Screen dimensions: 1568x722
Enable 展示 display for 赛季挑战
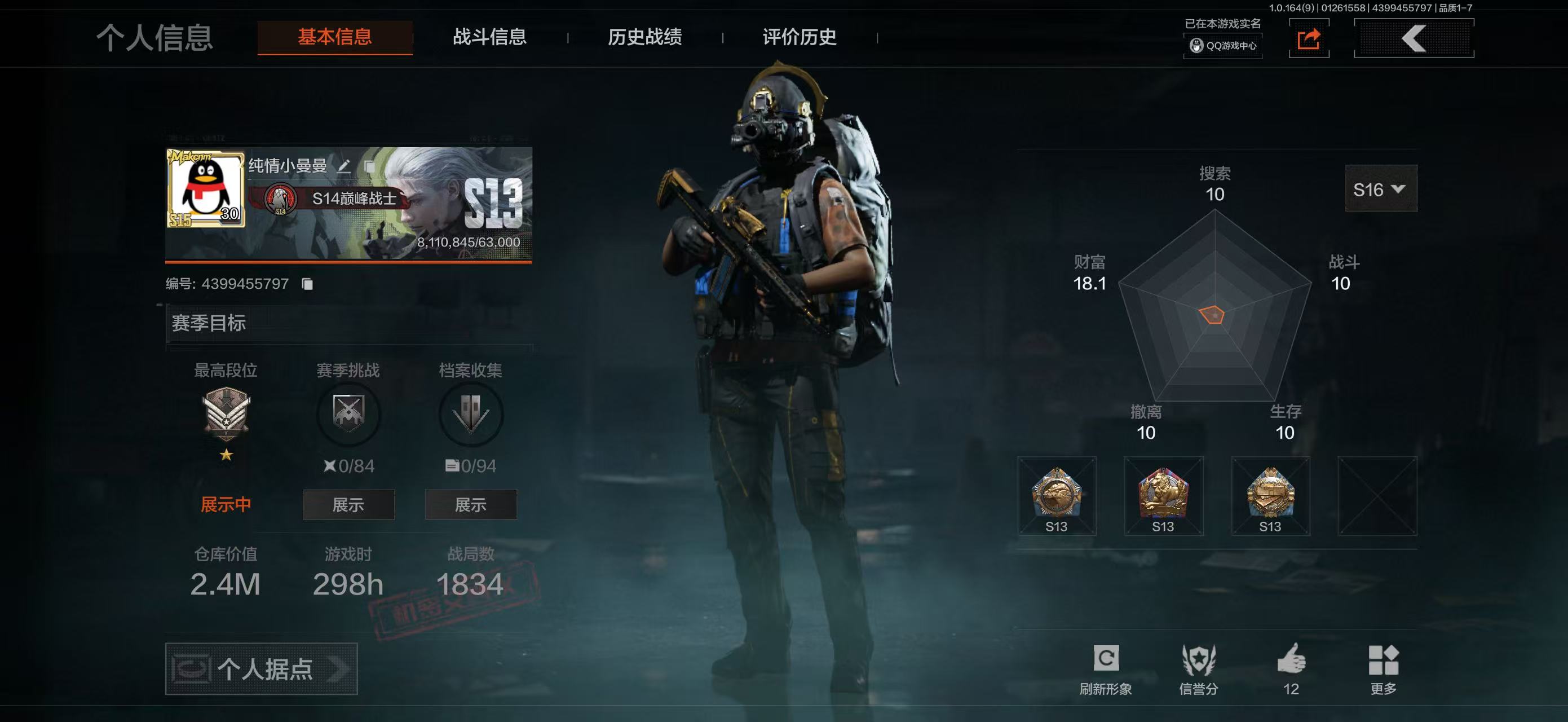pos(348,505)
